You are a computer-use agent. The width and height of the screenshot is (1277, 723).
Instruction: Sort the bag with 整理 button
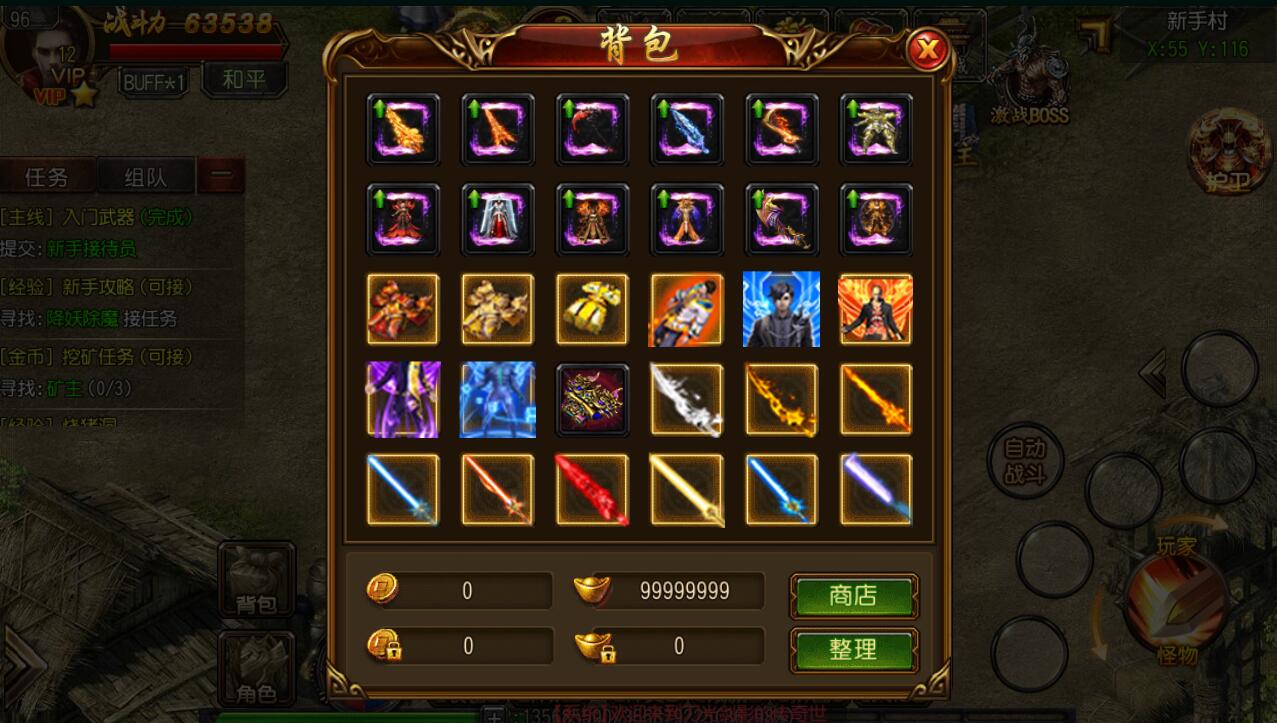click(853, 650)
